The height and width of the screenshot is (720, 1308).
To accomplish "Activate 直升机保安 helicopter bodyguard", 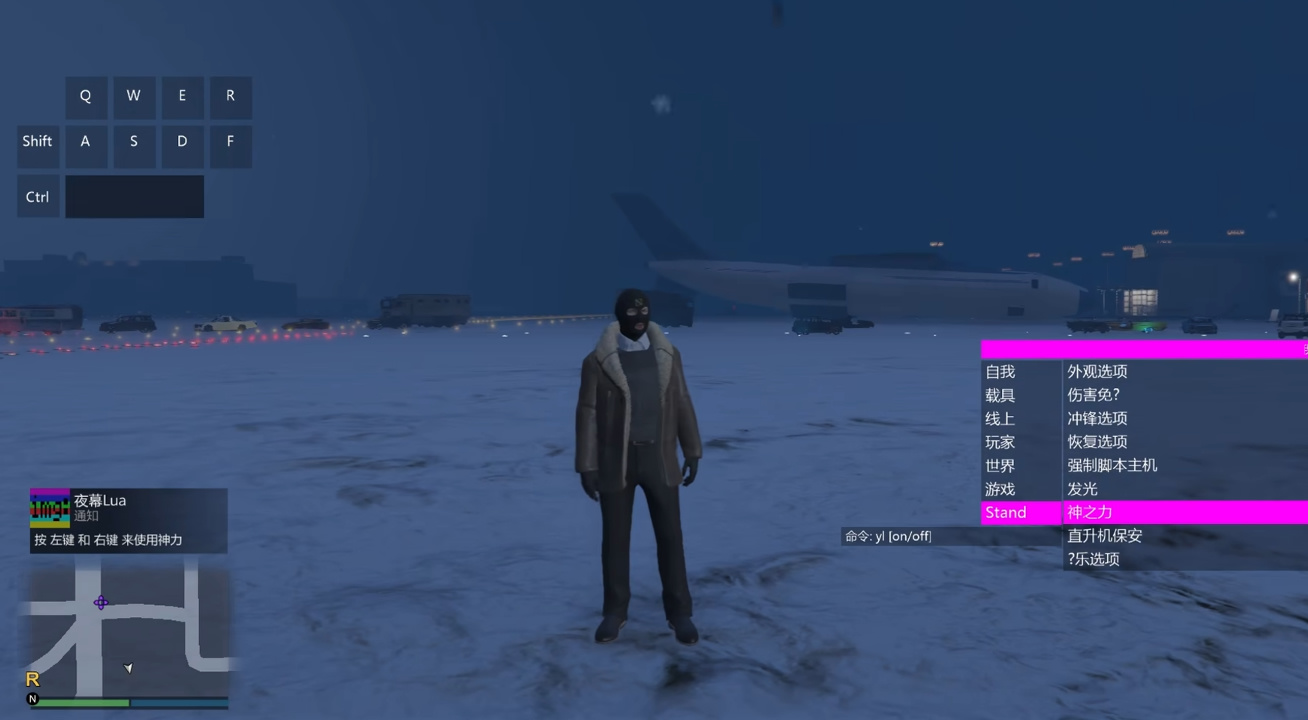I will click(1106, 535).
